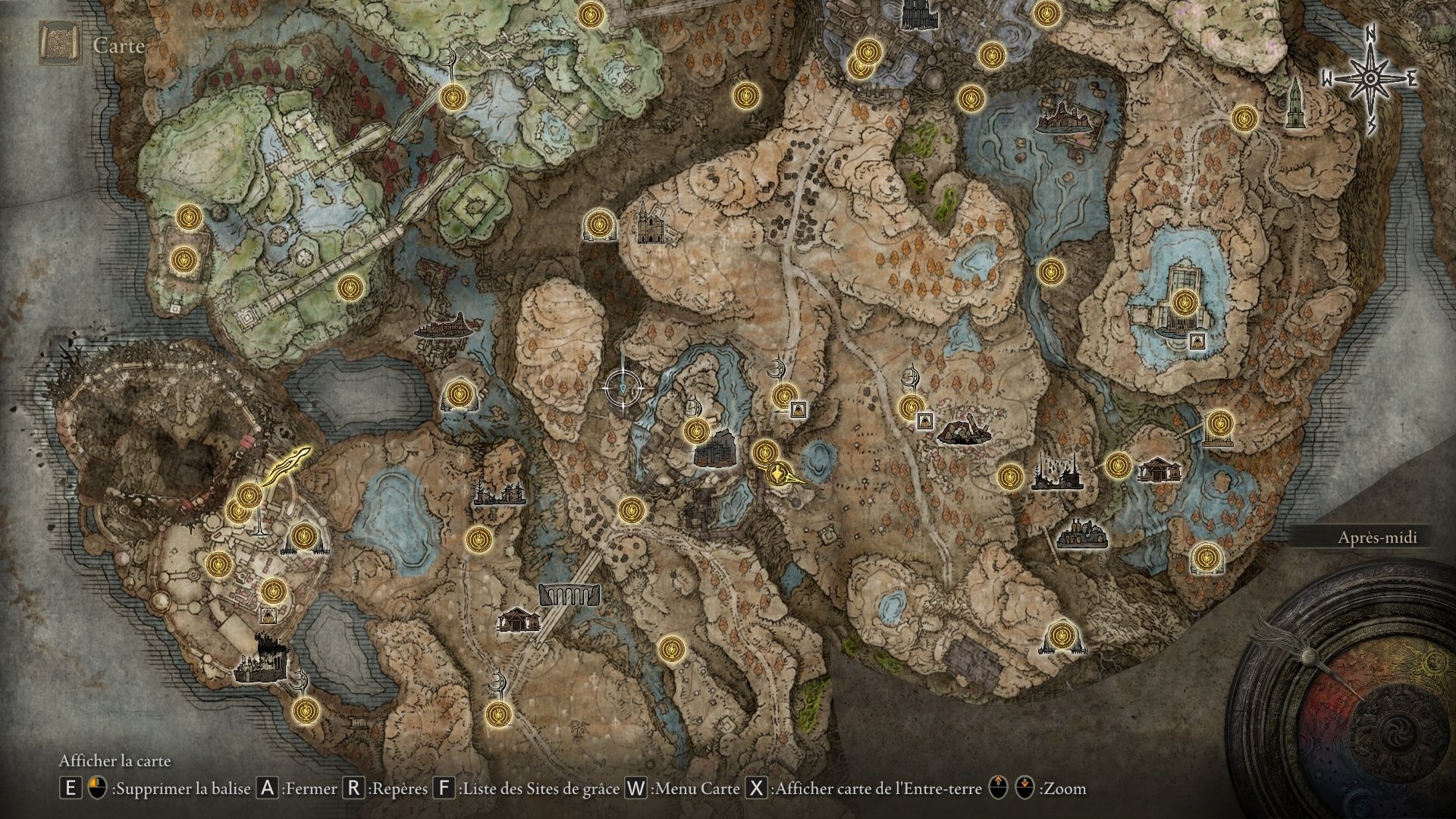Select the church building map icon
The height and width of the screenshot is (819, 1456).
648,225
